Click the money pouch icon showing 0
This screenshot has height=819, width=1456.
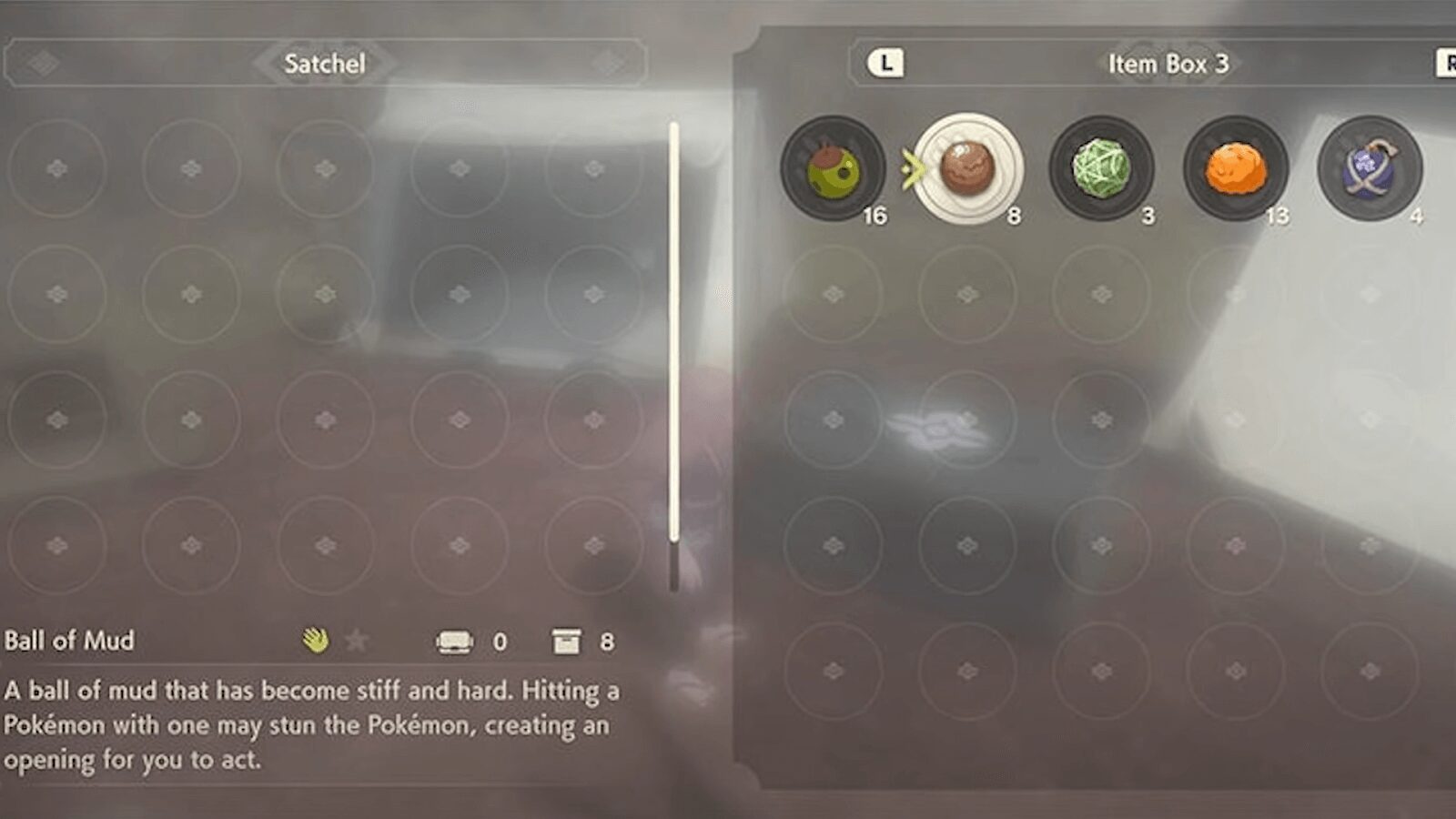coord(455,641)
